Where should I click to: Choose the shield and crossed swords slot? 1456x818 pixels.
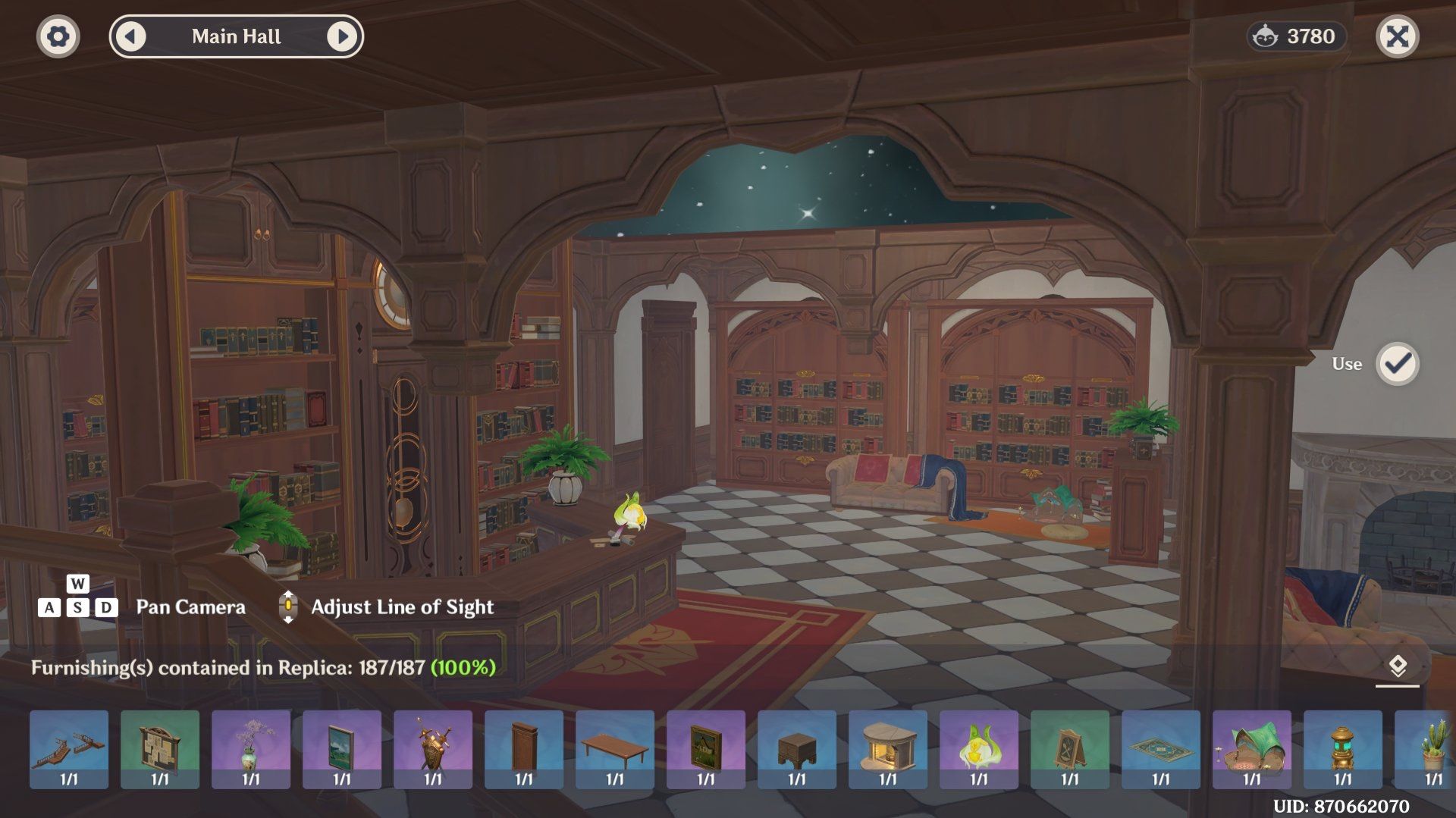tap(433, 749)
